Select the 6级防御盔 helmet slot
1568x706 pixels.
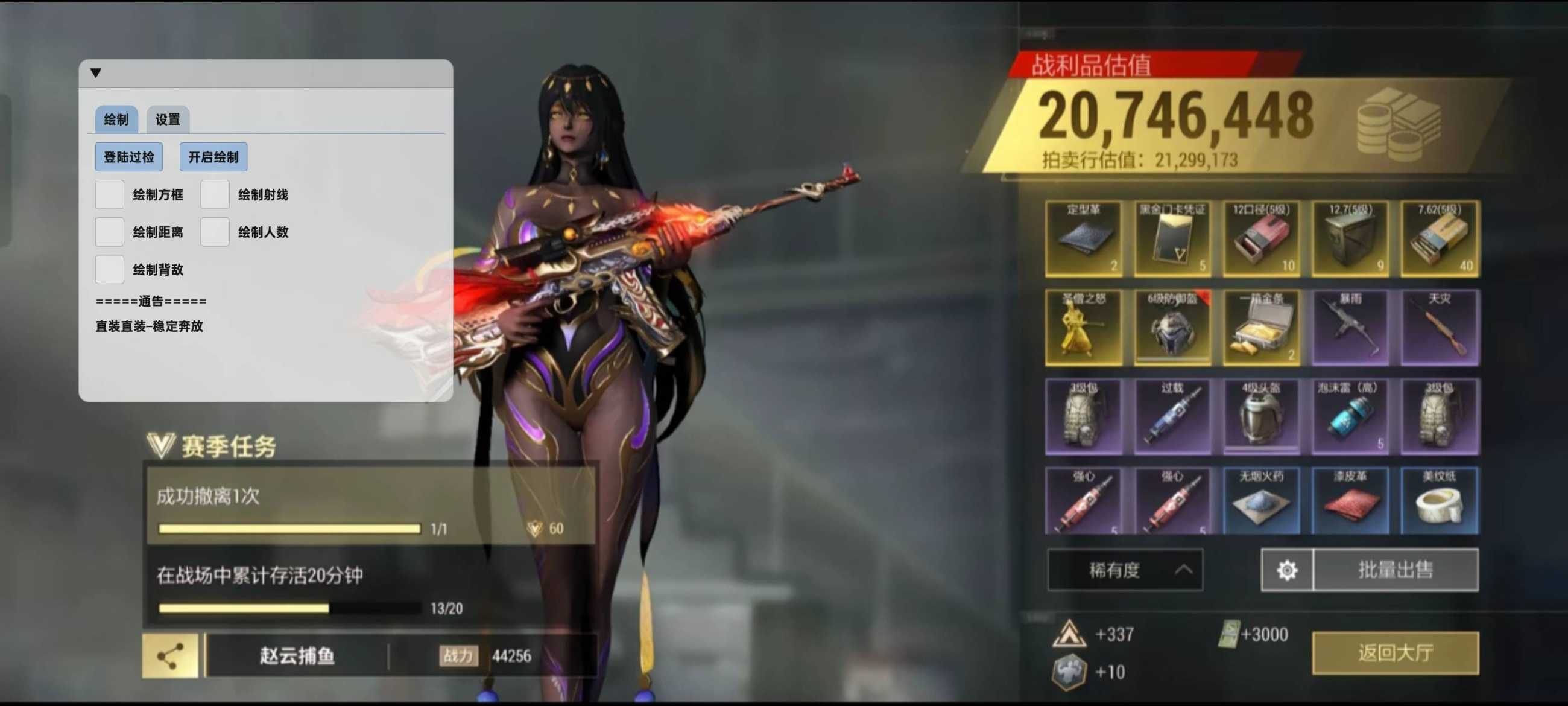click(1172, 328)
